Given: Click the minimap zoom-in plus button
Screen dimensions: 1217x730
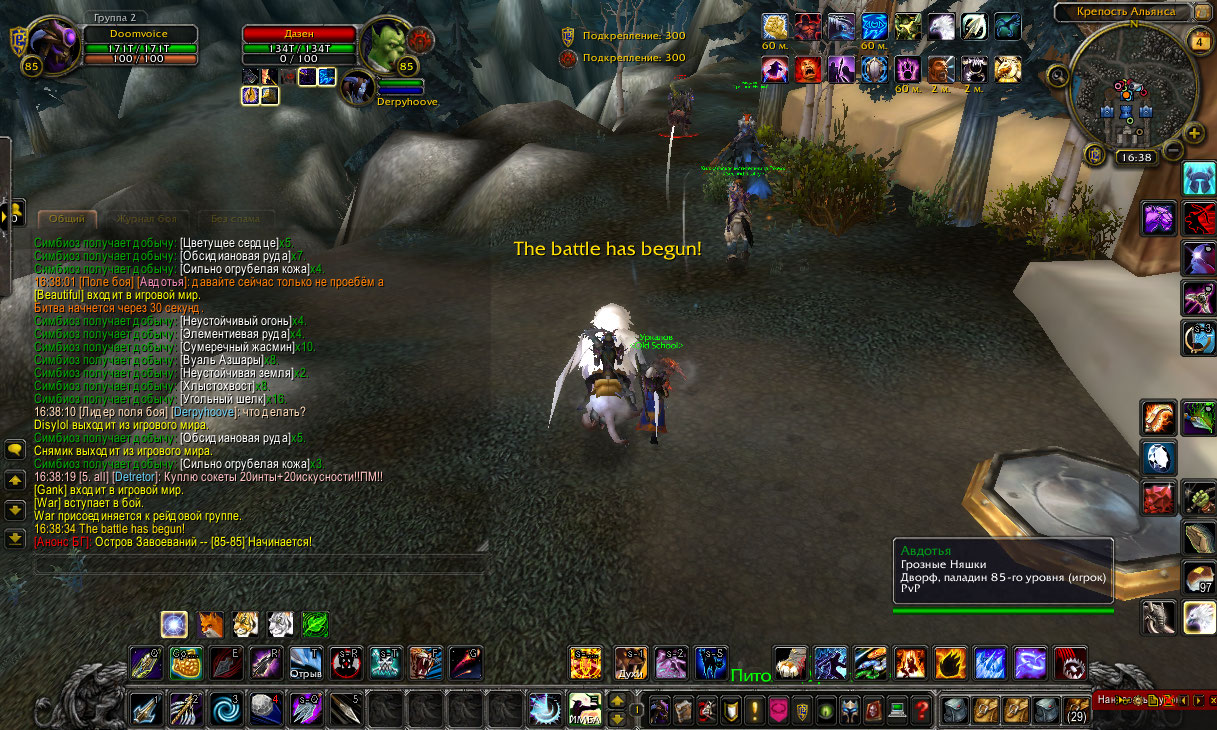Looking at the screenshot, I should [1193, 134].
